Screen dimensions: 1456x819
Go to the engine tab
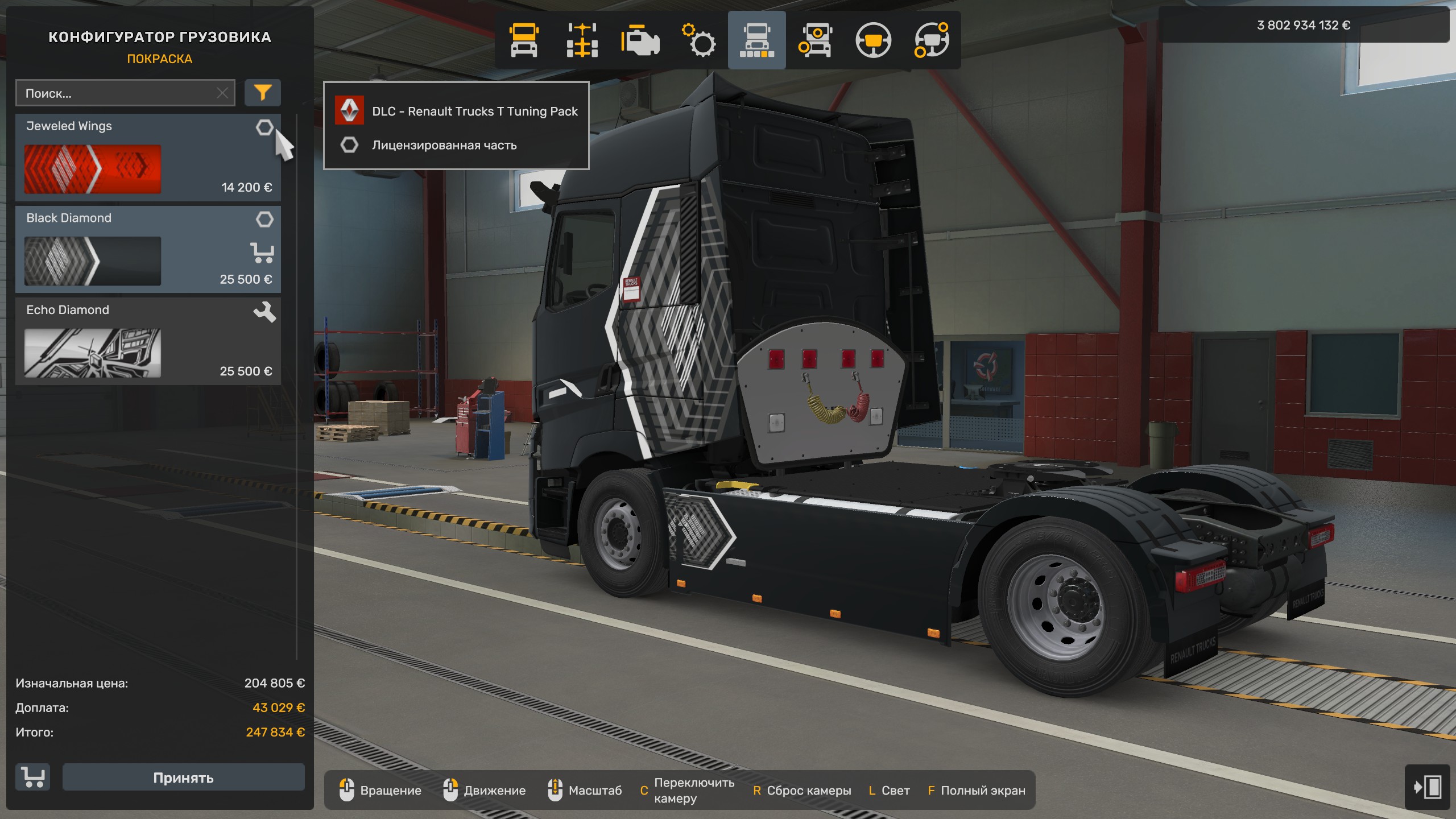click(x=640, y=40)
